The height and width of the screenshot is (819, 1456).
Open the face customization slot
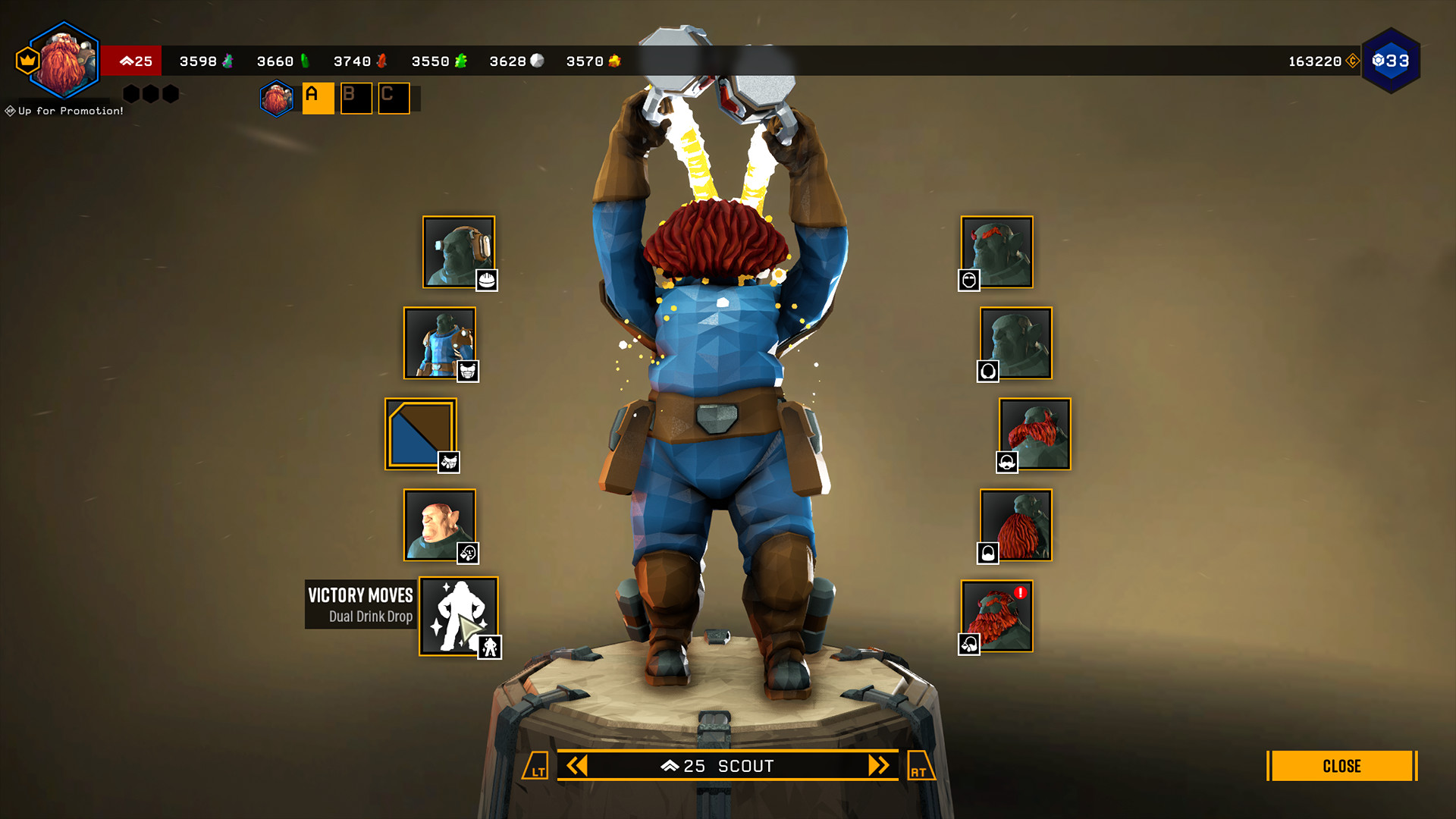coord(440,523)
